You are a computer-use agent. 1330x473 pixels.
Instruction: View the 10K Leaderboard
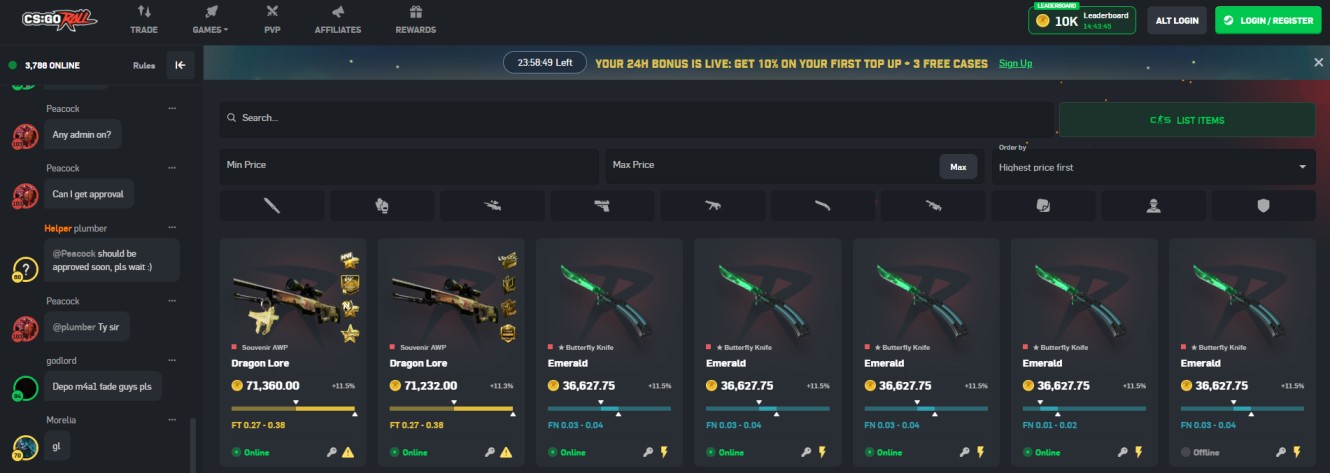(1083, 20)
